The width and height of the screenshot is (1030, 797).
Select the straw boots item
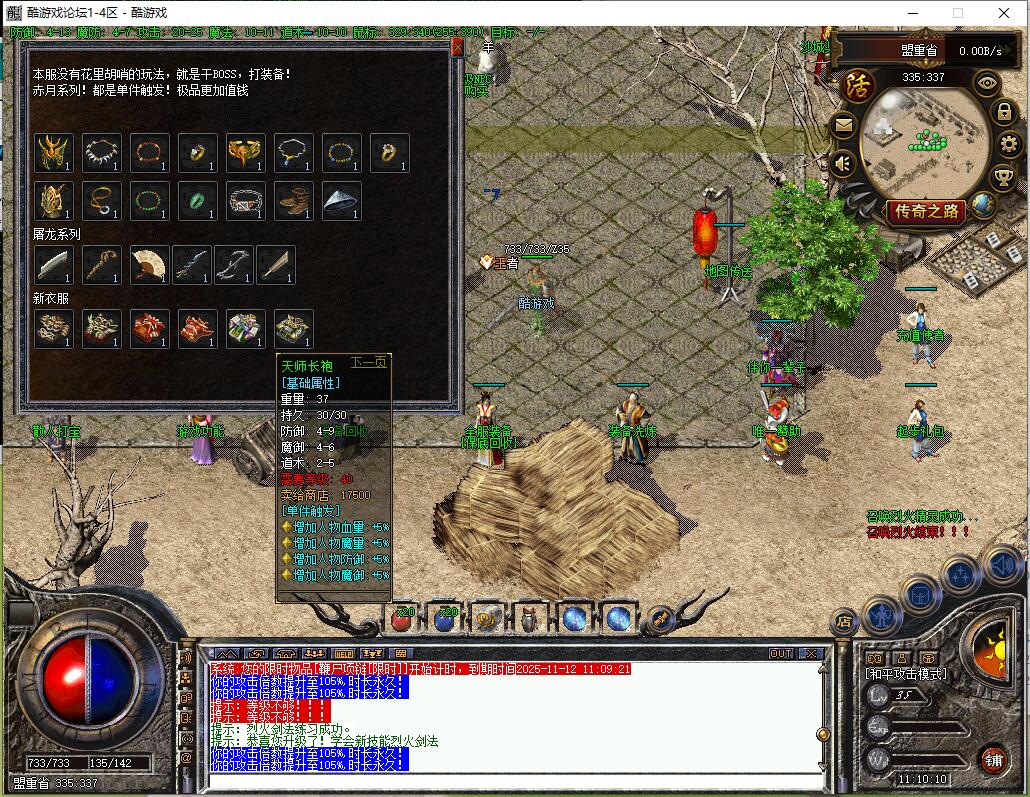[293, 201]
